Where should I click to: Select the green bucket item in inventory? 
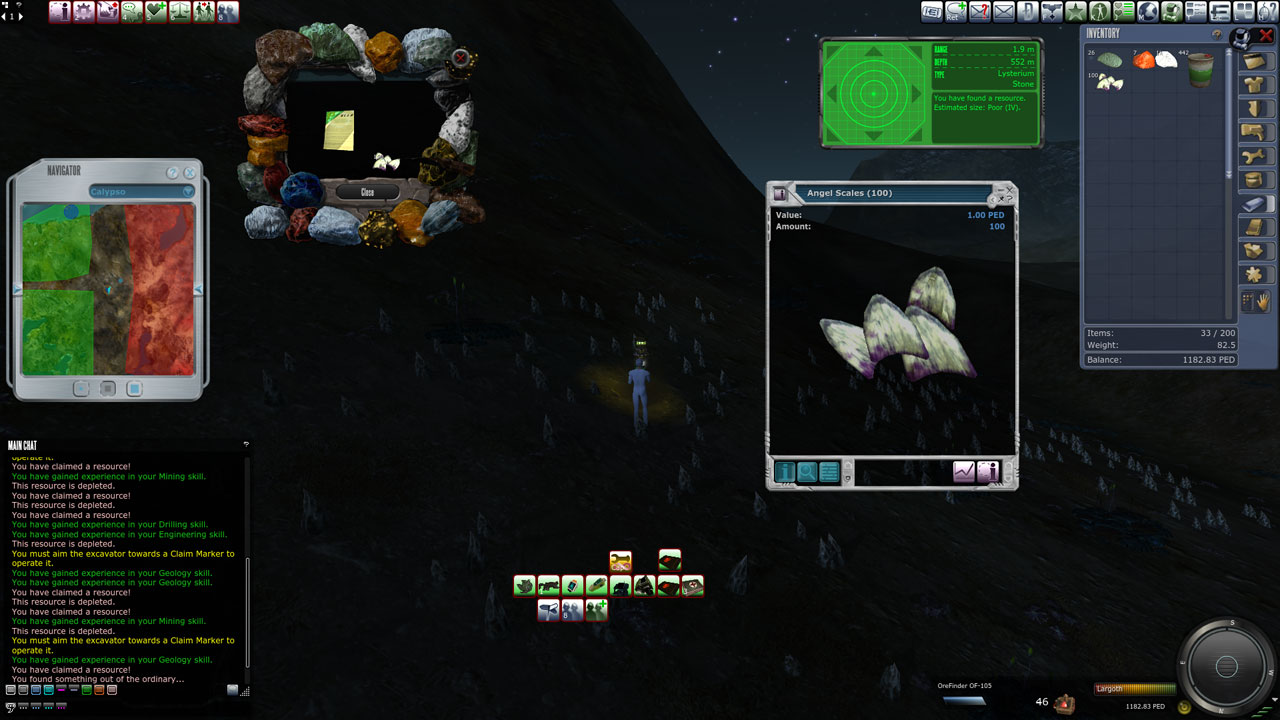coord(1200,69)
